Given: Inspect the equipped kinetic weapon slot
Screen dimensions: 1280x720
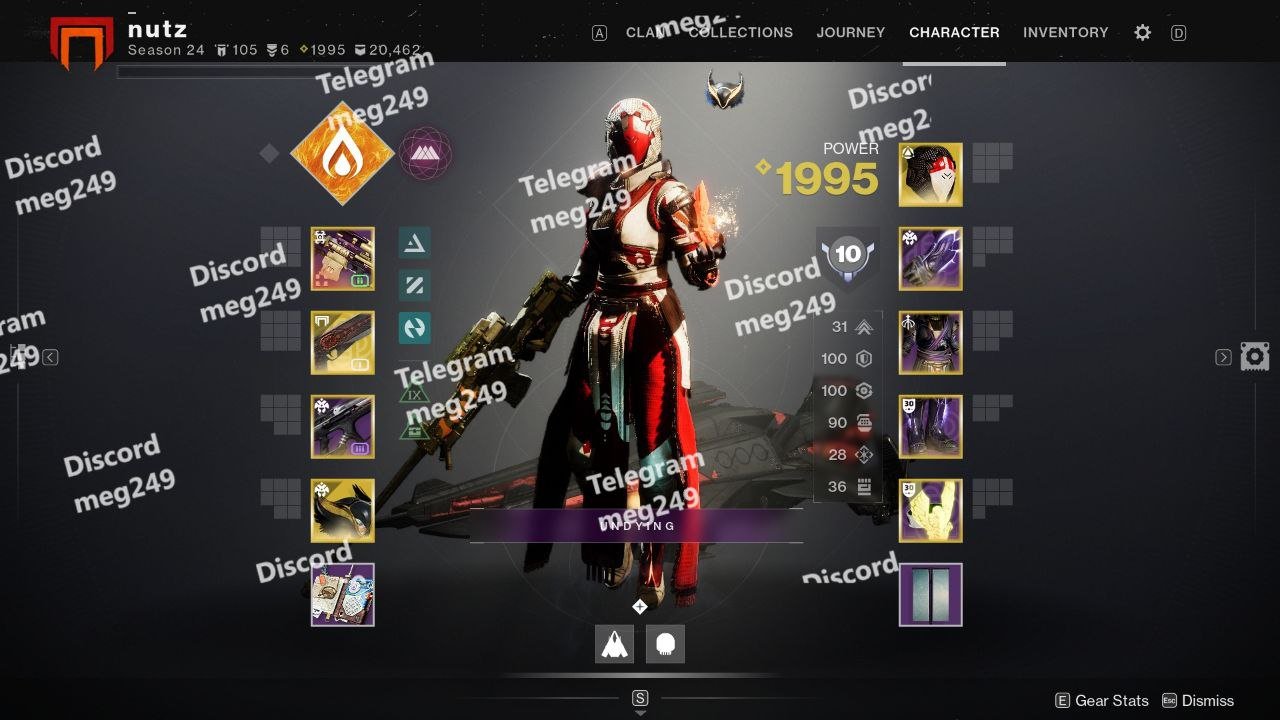Looking at the screenshot, I should 343,259.
